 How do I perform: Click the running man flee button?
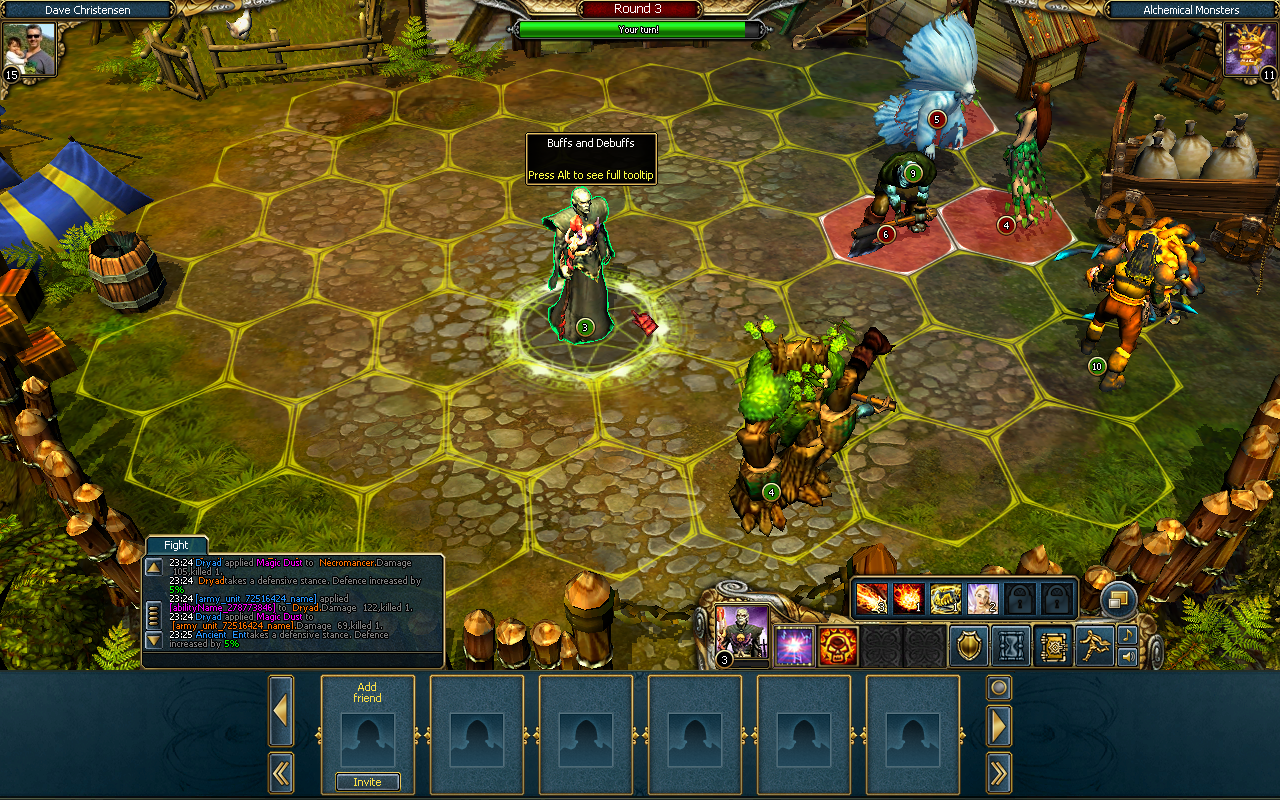tap(1095, 646)
